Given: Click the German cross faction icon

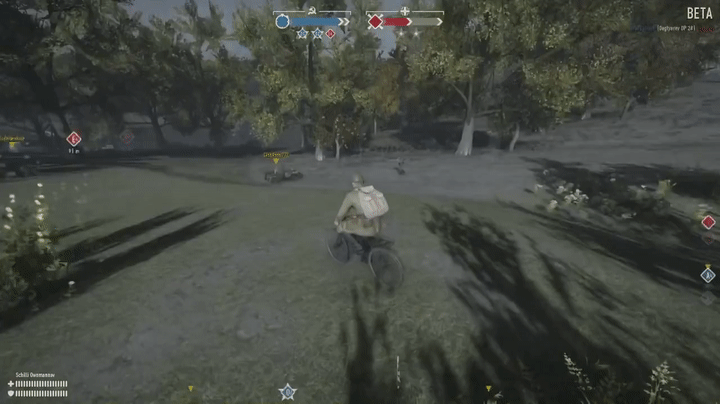Looking at the screenshot, I should point(405,11).
